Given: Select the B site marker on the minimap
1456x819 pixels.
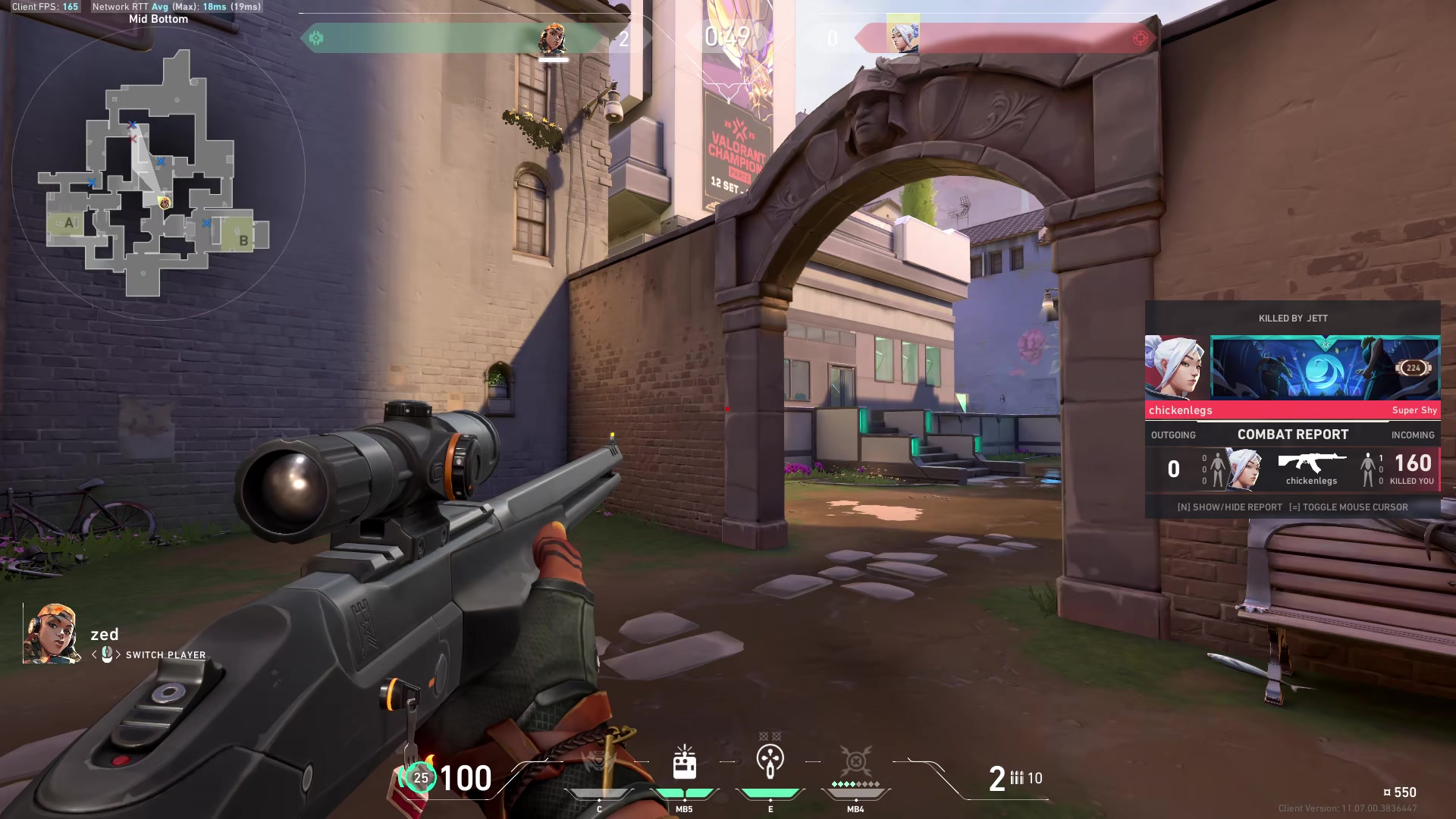Looking at the screenshot, I should [243, 240].
